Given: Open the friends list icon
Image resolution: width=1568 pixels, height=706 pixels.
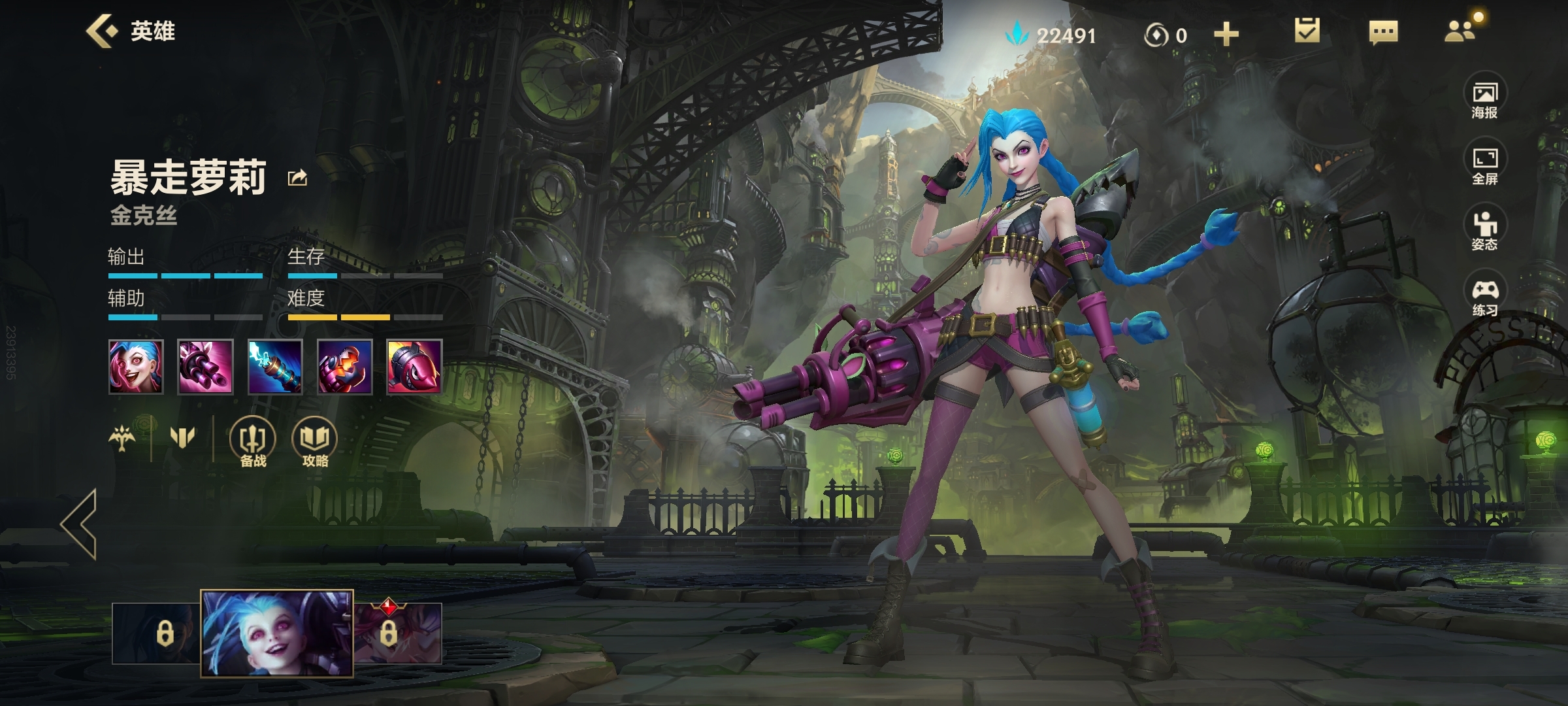Looking at the screenshot, I should click(1460, 31).
